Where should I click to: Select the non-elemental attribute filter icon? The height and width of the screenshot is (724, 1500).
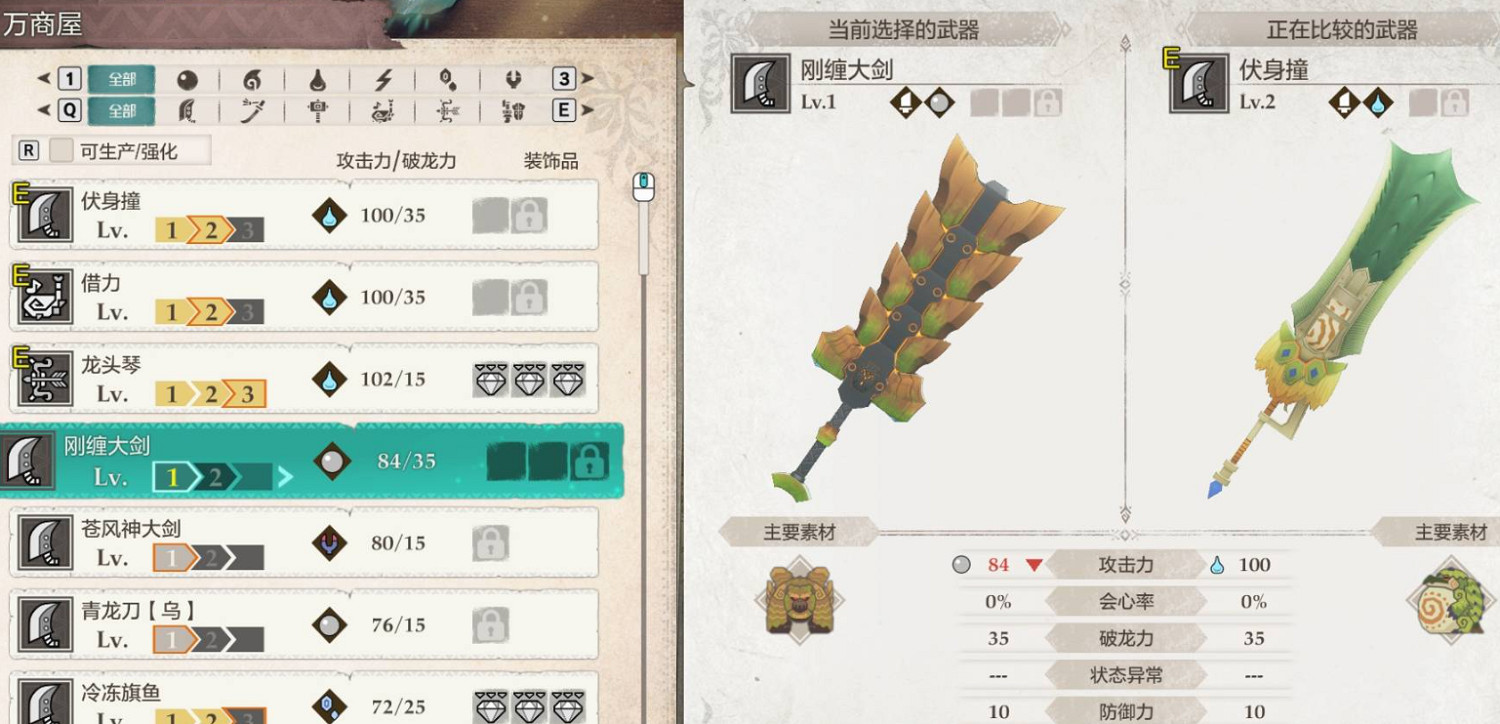pos(188,79)
